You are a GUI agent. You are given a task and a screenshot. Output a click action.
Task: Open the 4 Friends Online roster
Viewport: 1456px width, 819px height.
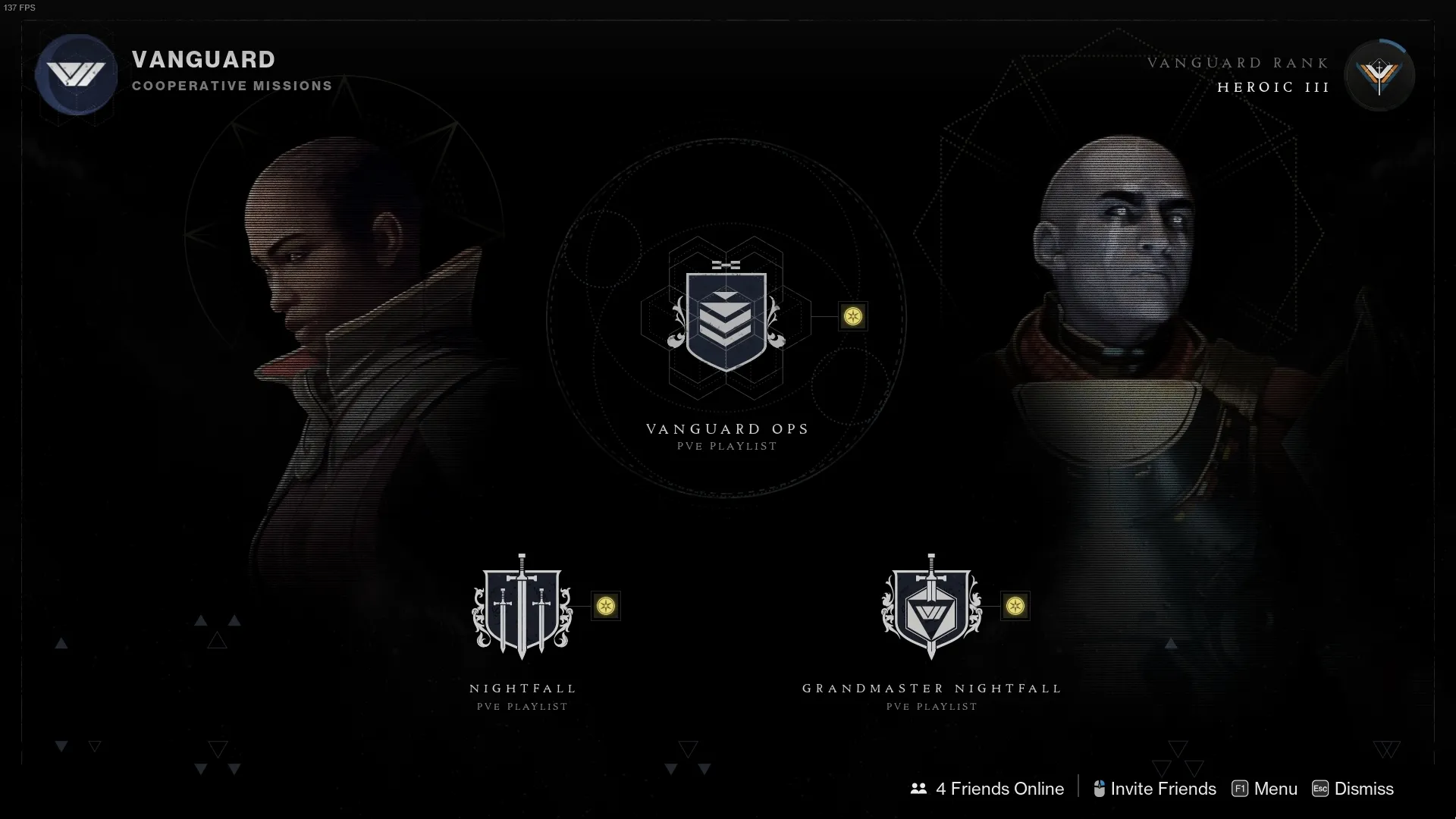pos(987,789)
